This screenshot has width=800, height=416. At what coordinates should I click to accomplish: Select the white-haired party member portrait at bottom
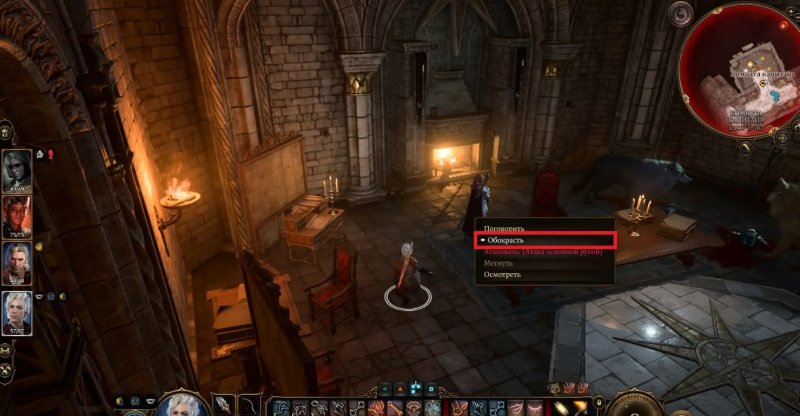click(x=17, y=311)
